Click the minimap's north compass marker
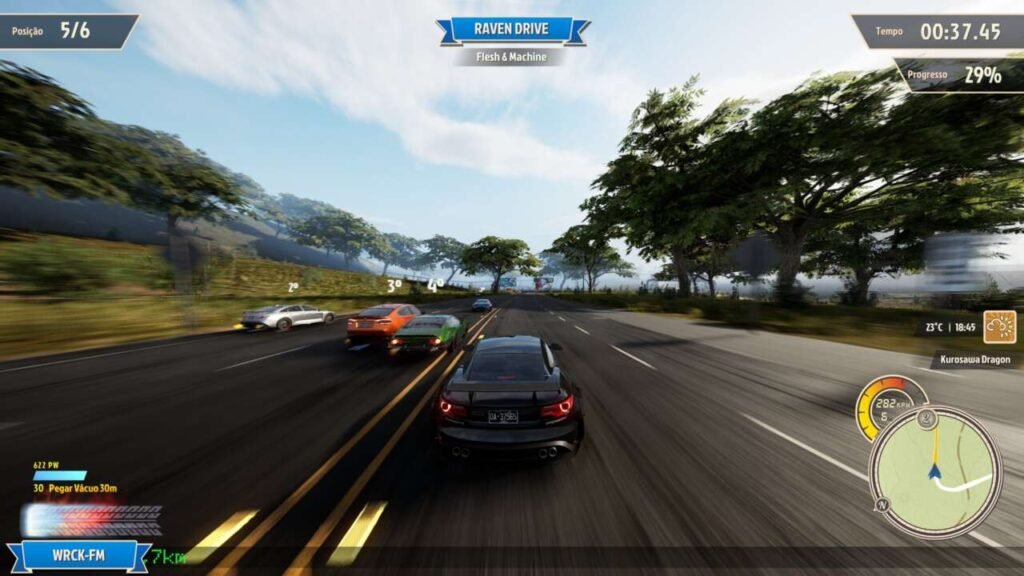Screen dimensions: 1024x576 883,505
